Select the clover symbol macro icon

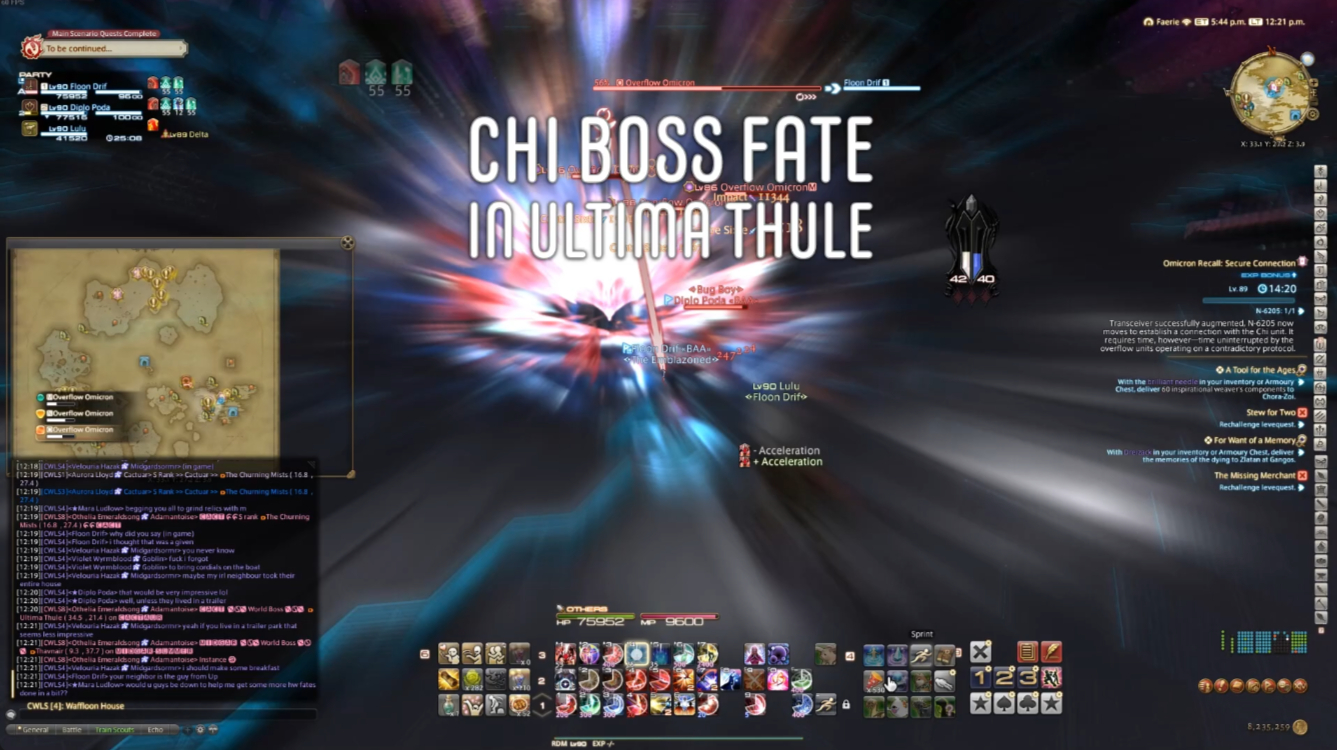coord(1027,704)
